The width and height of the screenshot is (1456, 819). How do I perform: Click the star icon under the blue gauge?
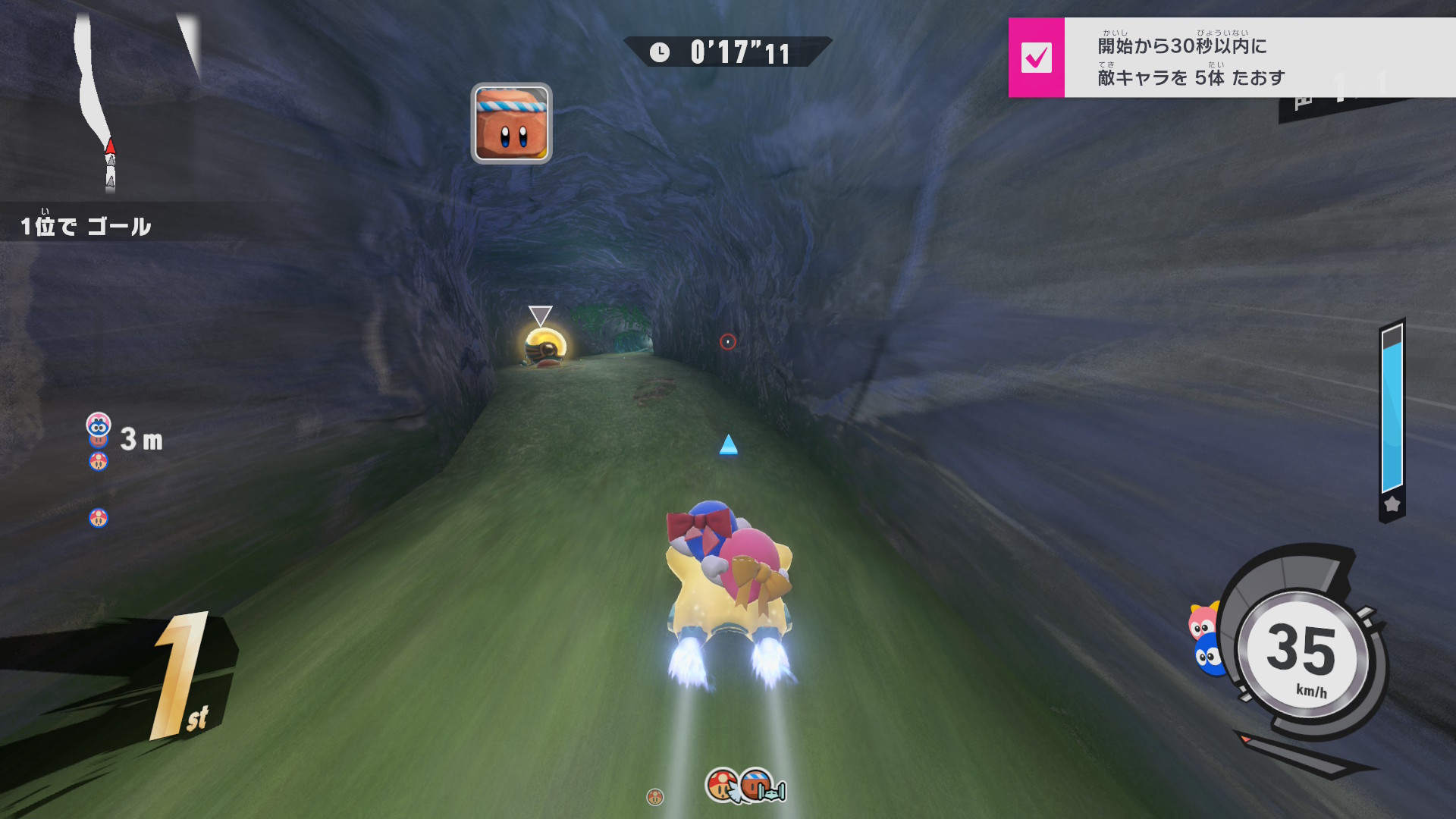coord(1392,504)
